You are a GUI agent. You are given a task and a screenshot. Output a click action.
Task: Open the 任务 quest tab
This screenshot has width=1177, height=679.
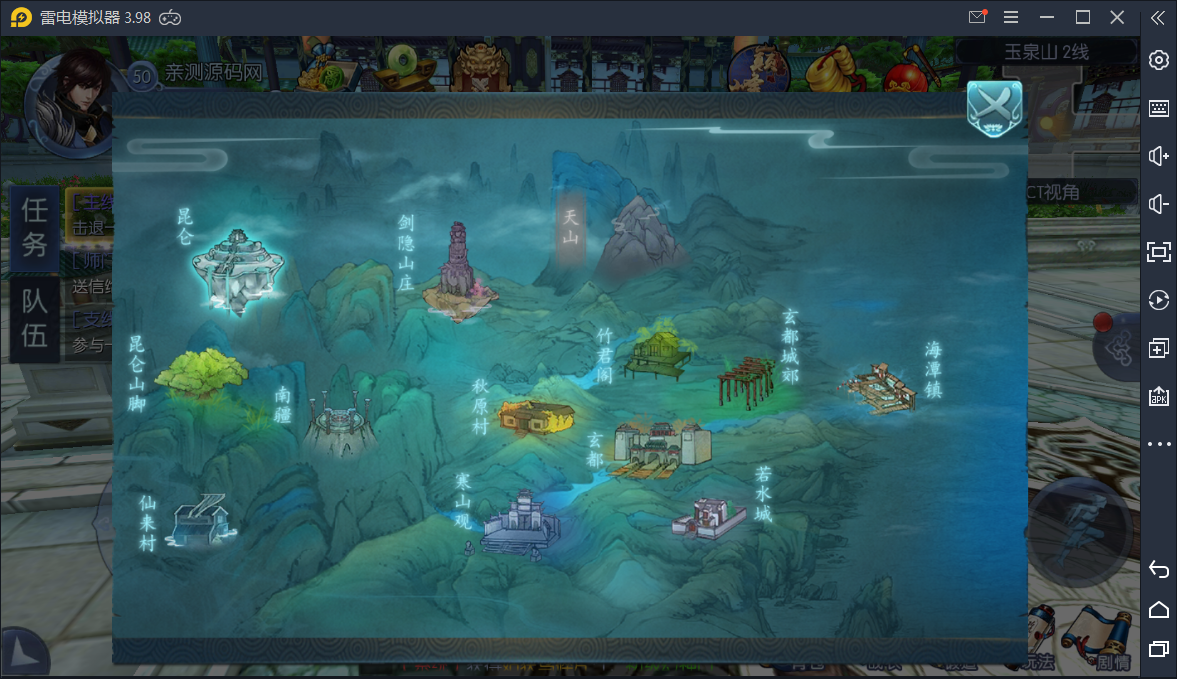35,225
